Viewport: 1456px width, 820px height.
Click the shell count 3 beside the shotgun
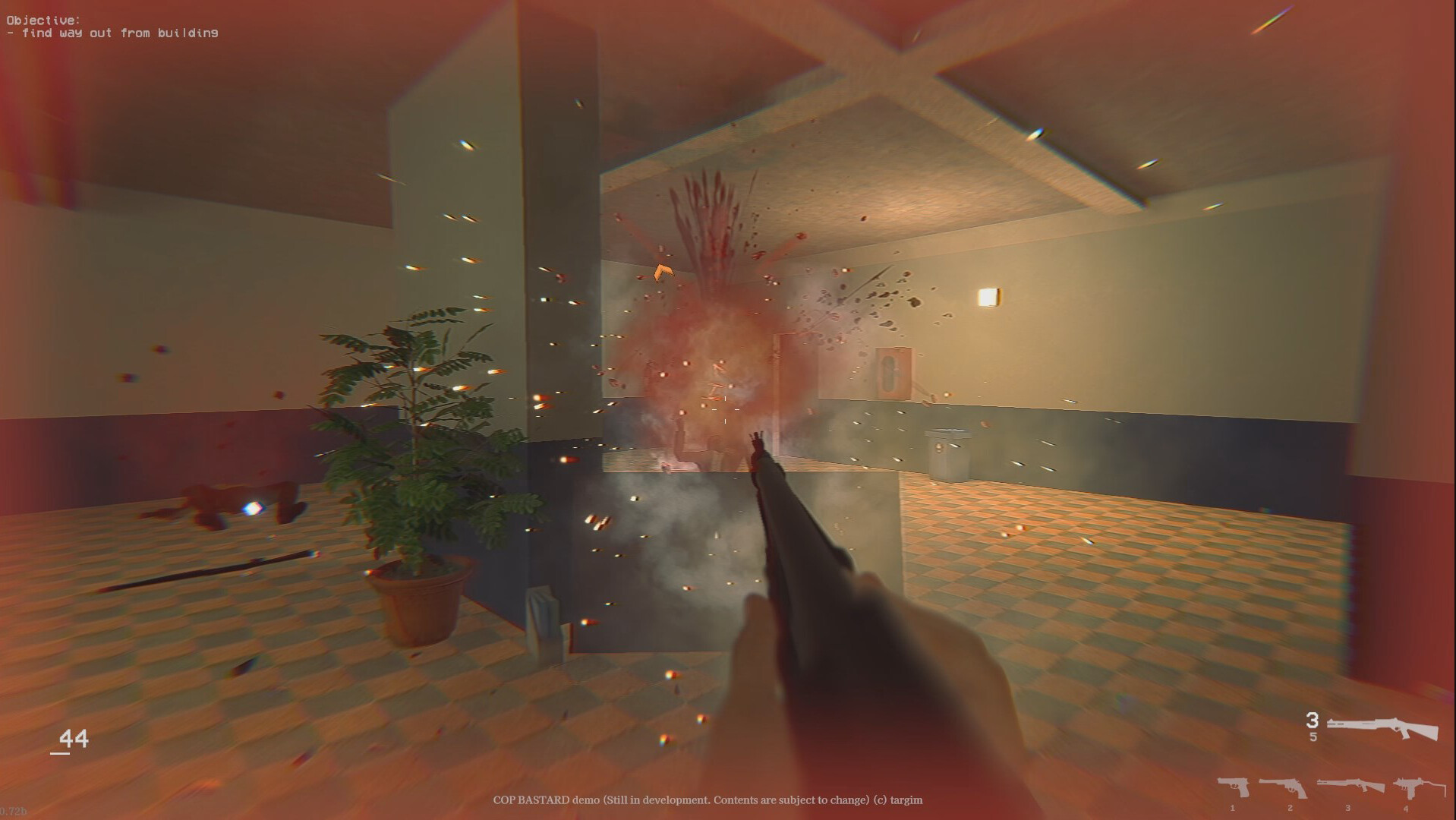(1313, 720)
